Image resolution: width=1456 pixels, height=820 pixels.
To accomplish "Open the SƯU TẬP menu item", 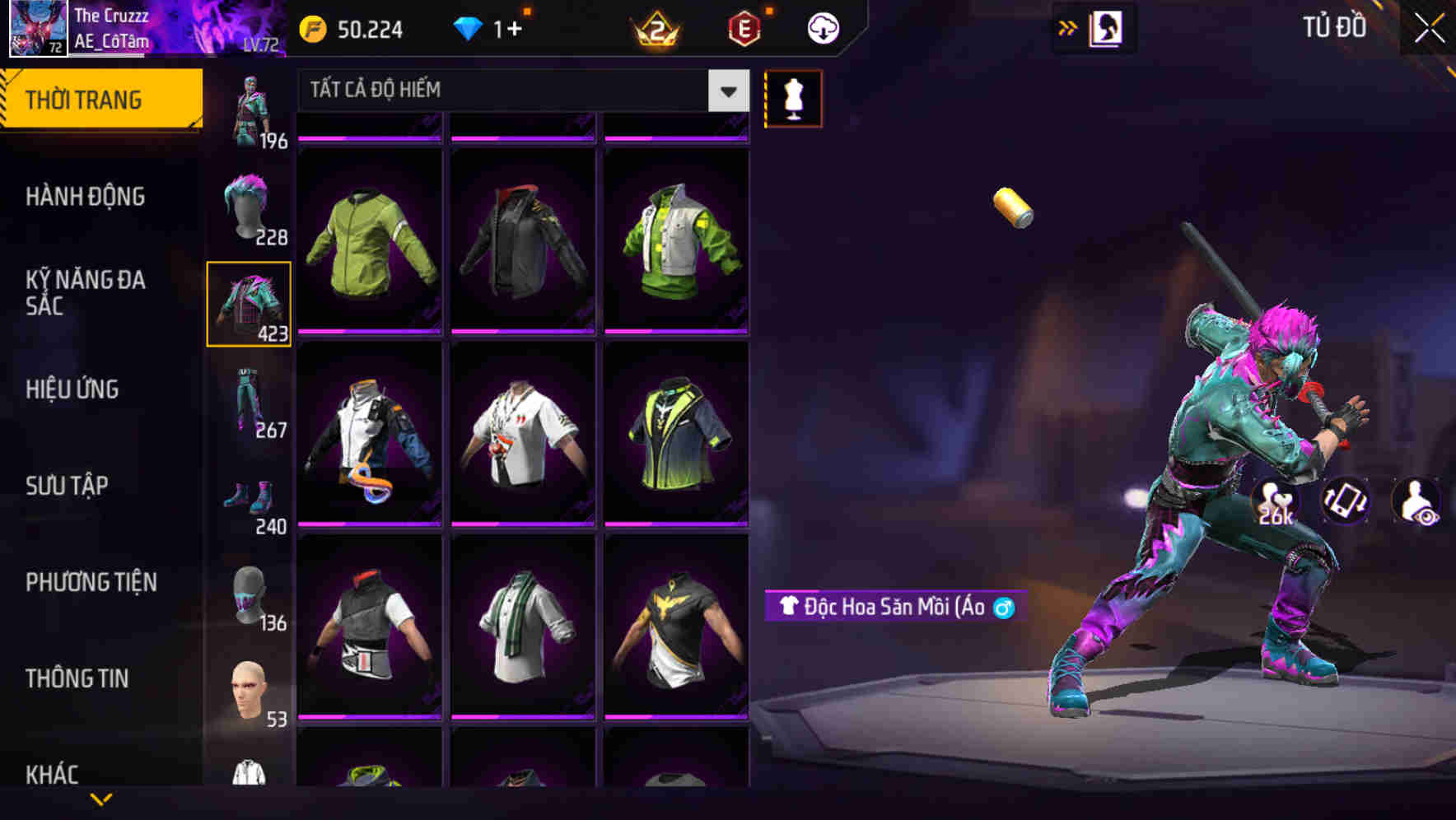I will 69,486.
